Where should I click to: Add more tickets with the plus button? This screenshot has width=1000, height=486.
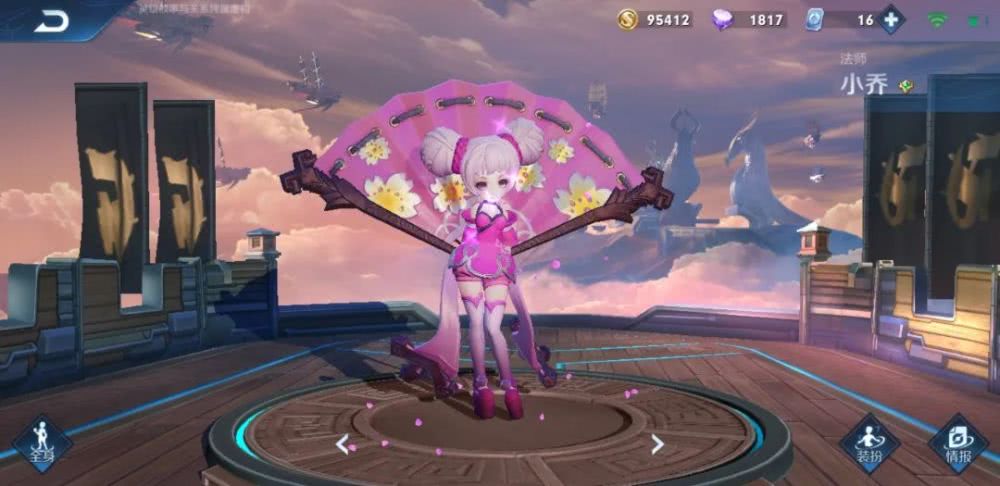[x=892, y=19]
